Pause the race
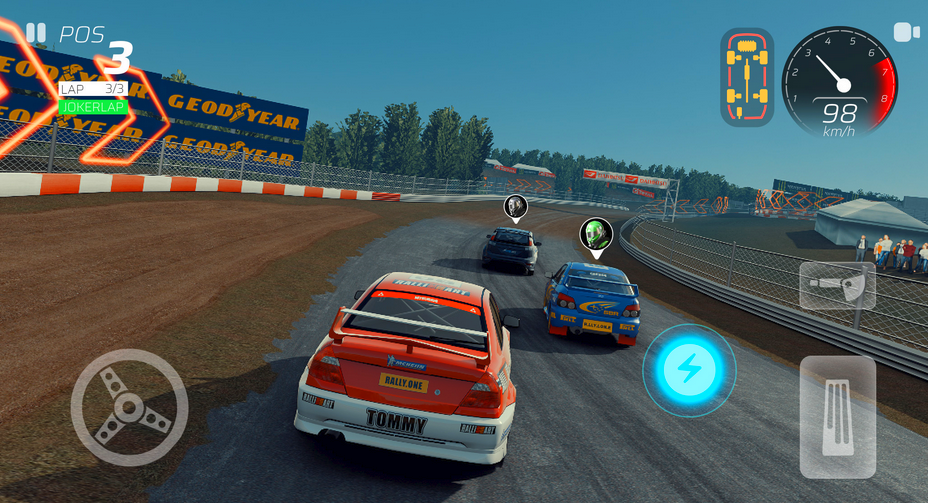 point(36,33)
